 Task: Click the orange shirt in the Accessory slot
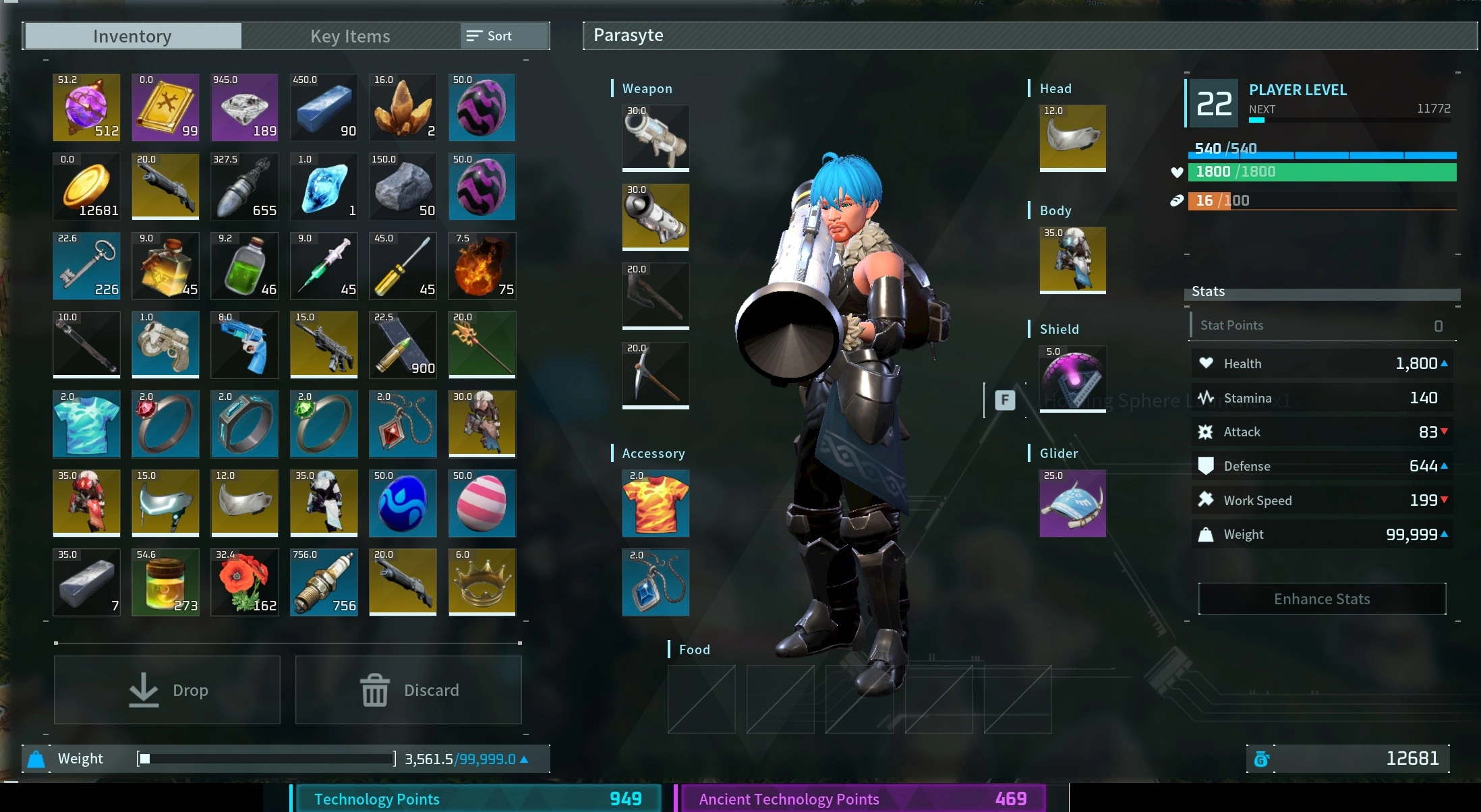click(x=655, y=503)
